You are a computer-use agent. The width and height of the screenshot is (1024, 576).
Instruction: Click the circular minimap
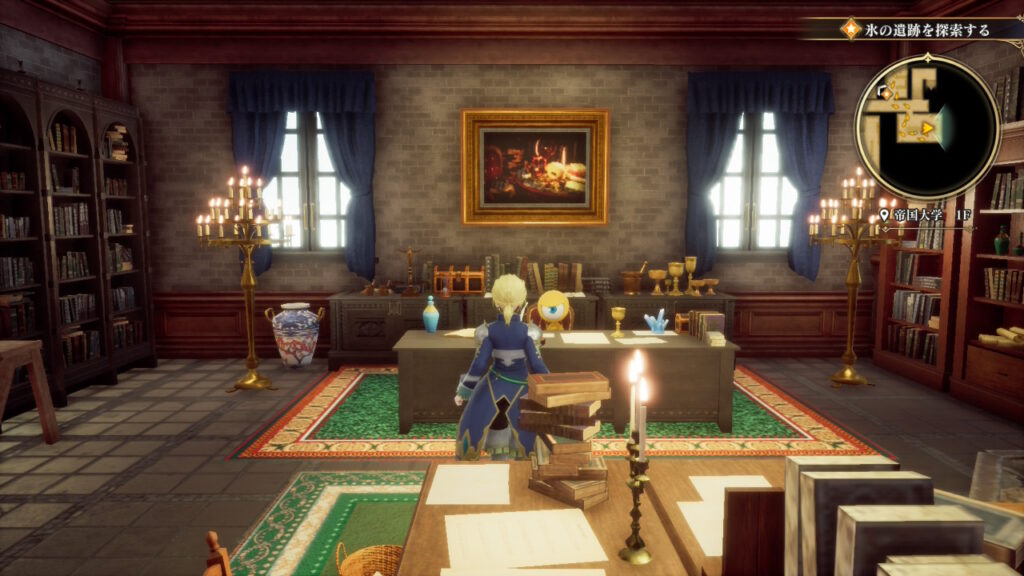tap(927, 127)
